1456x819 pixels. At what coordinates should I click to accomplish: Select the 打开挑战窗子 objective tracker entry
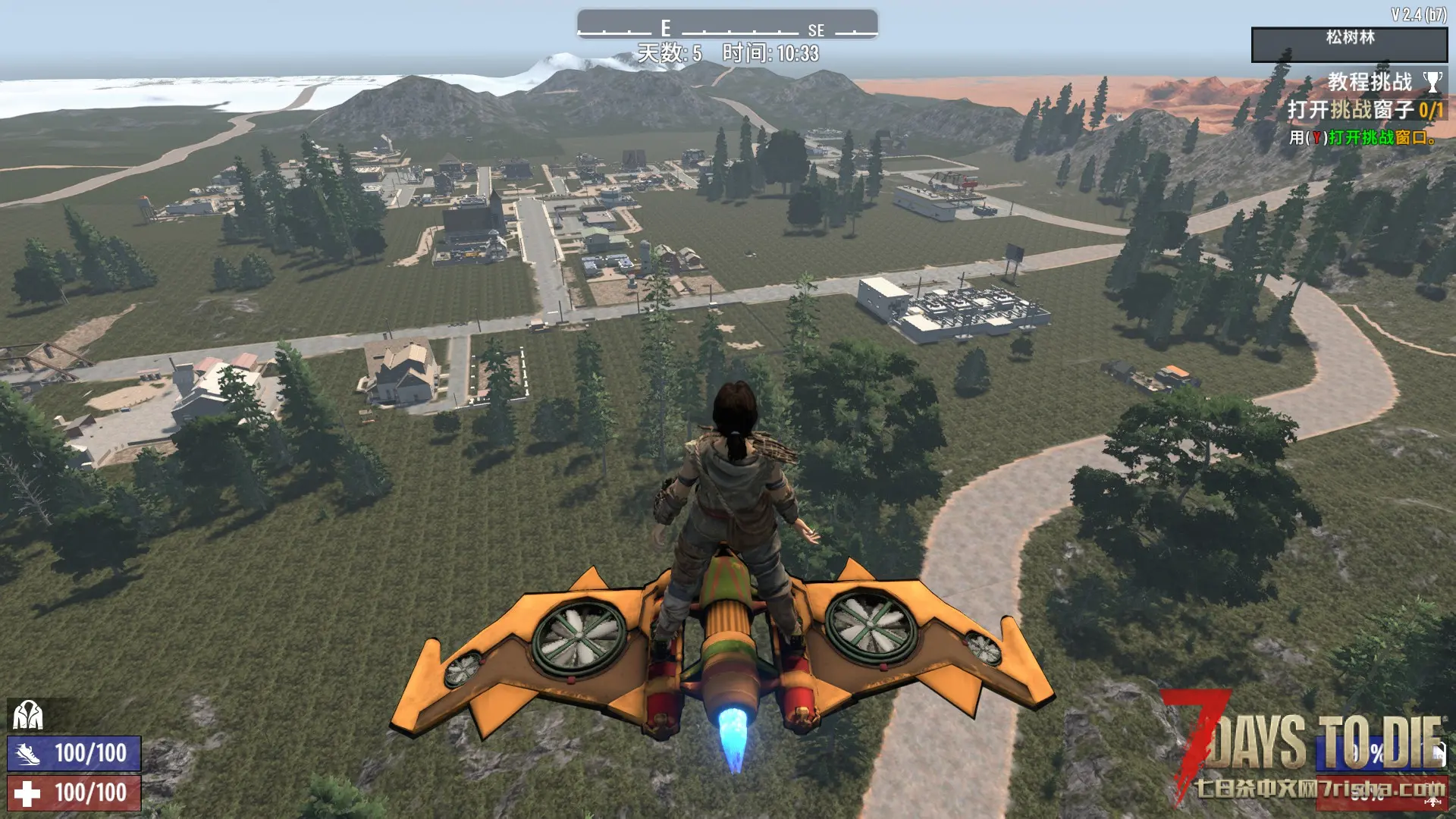point(1364,110)
